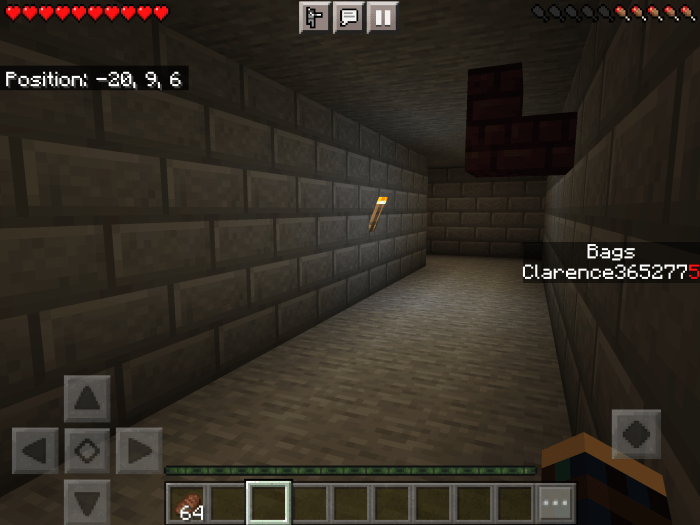This screenshot has width=700, height=525.
Task: Open inventory with the three-dots button
Action: pos(556,502)
